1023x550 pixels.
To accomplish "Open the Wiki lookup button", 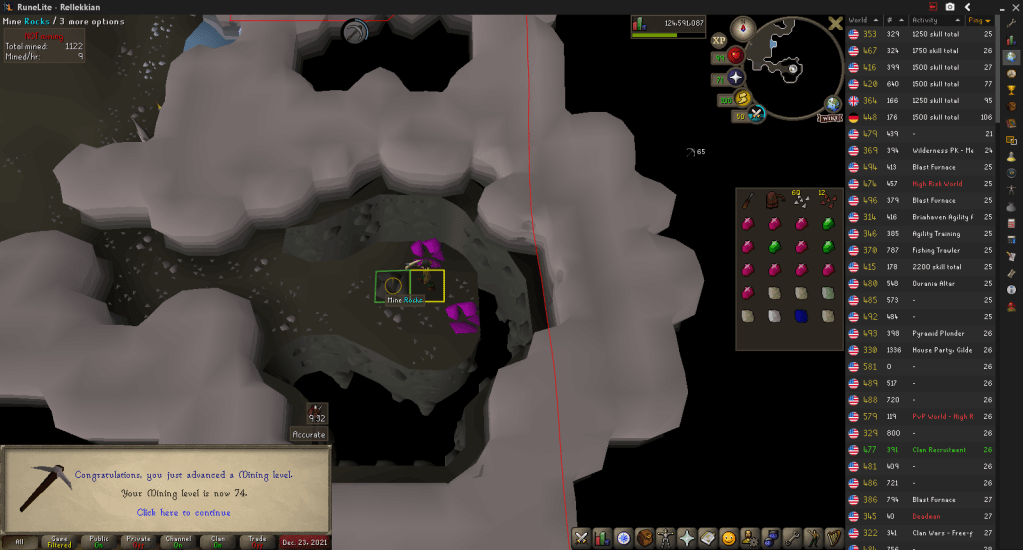I will [829, 118].
